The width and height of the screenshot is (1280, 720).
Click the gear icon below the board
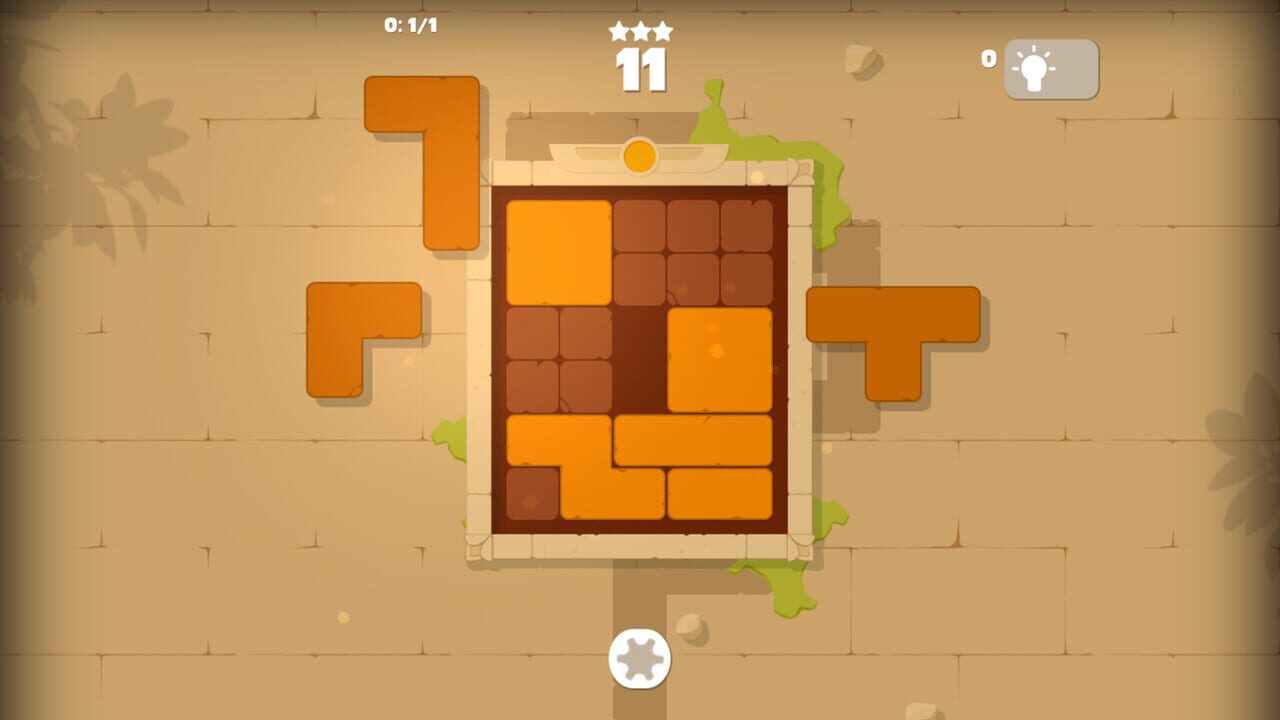click(x=639, y=657)
